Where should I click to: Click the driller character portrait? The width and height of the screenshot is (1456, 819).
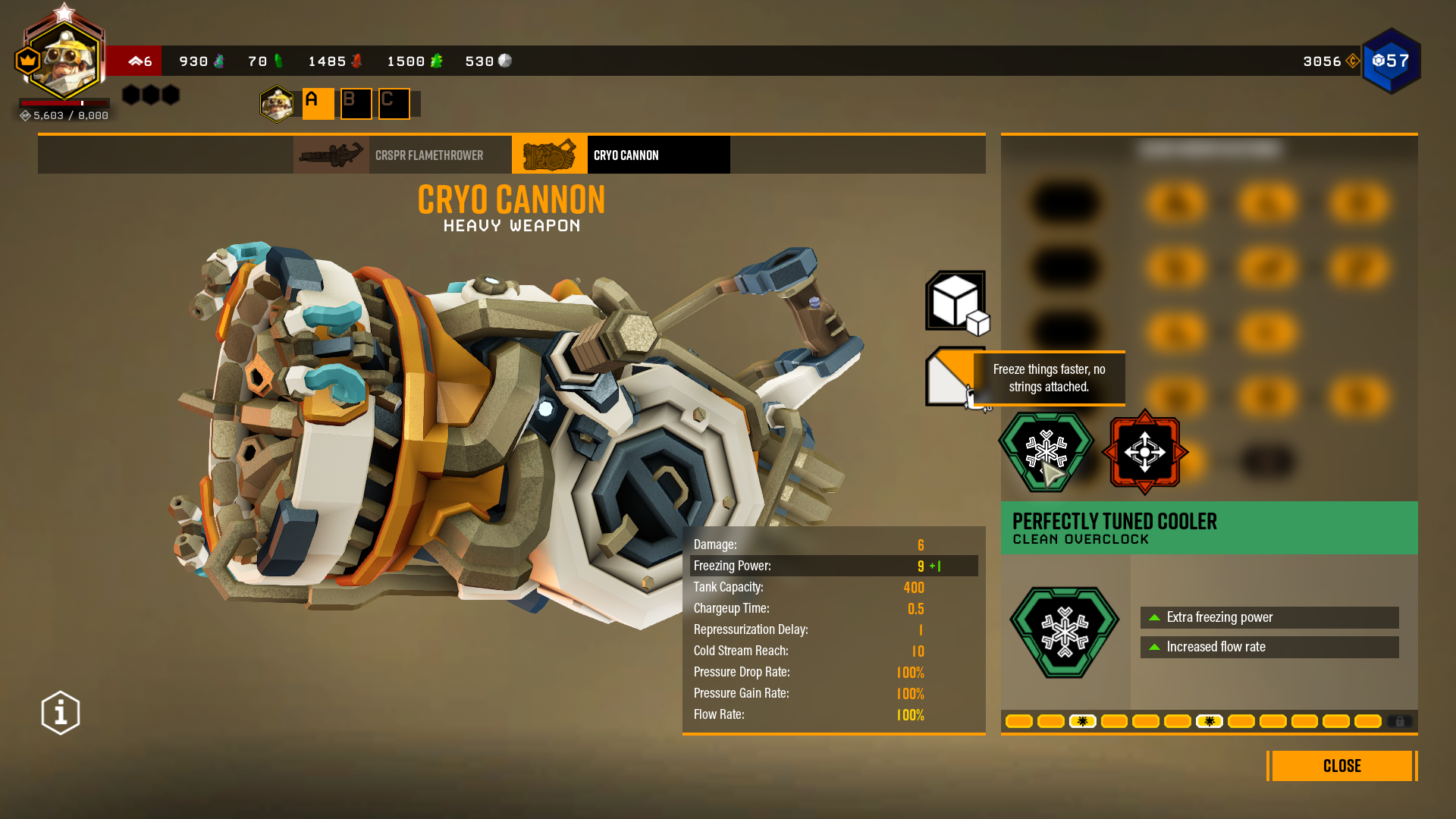(x=64, y=59)
